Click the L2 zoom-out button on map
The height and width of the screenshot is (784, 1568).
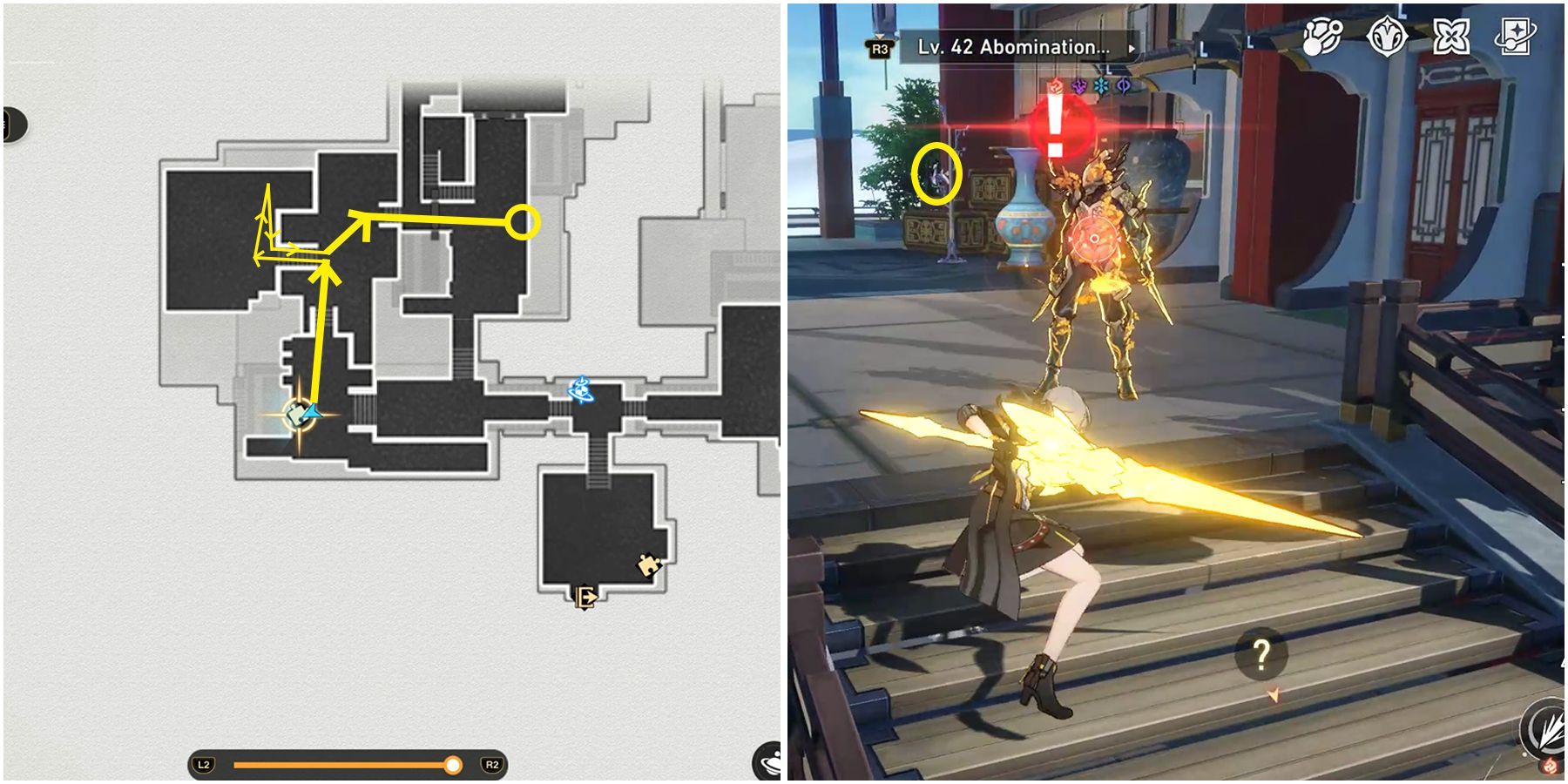tap(204, 763)
